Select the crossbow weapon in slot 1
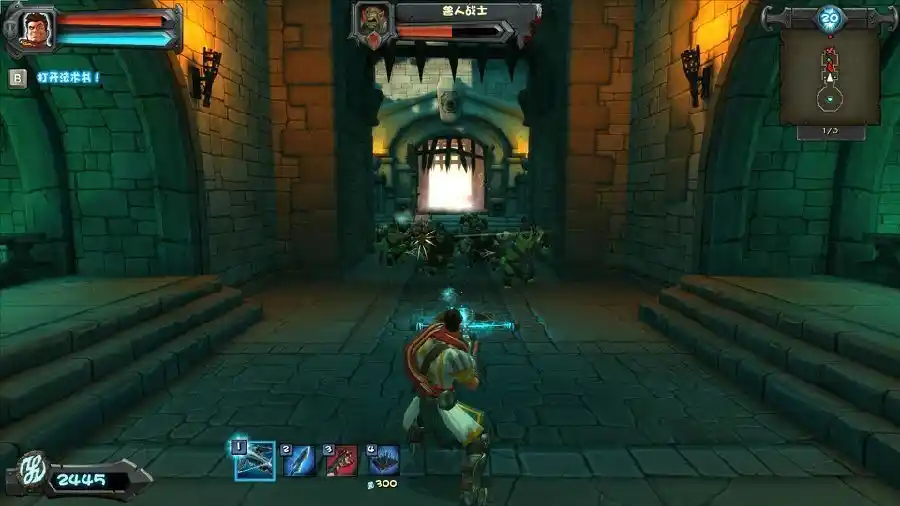The image size is (900, 506). click(x=255, y=461)
